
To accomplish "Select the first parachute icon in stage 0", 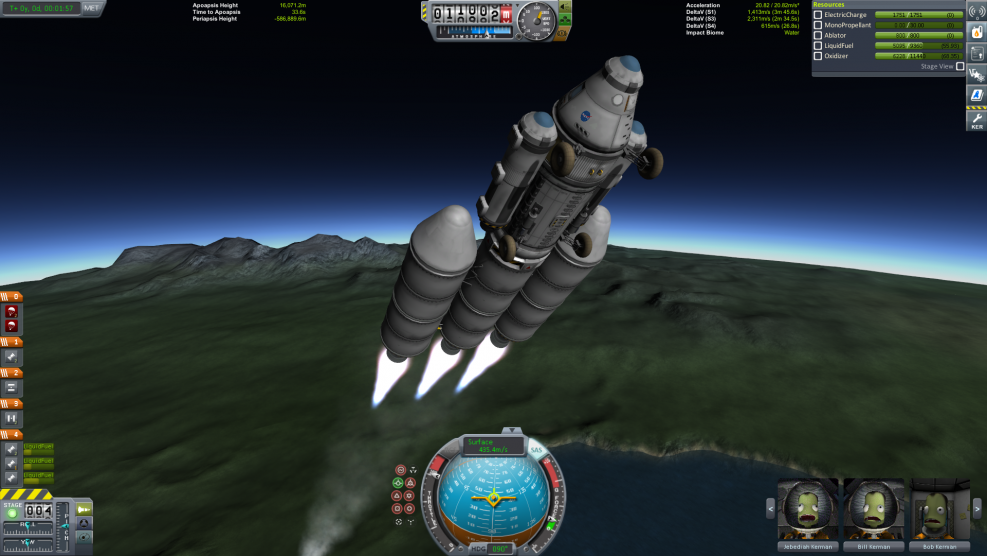I will (x=11, y=310).
